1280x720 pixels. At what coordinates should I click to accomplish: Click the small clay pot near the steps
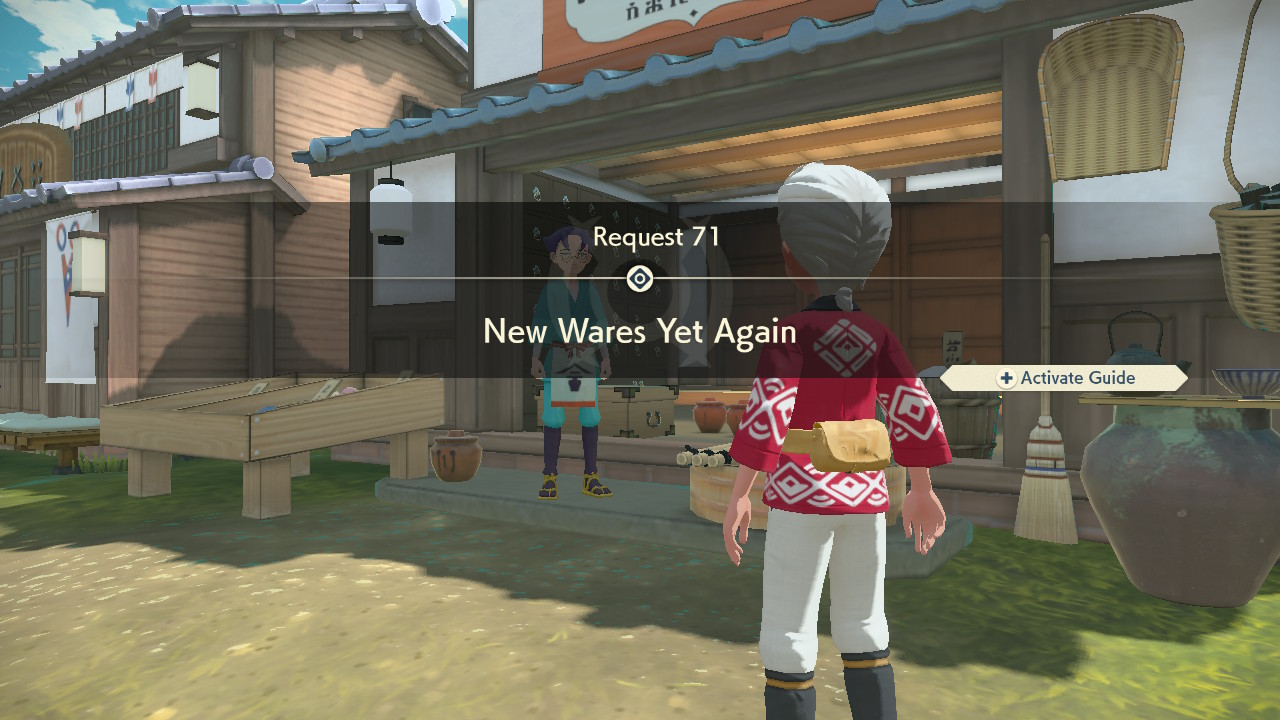coord(455,460)
